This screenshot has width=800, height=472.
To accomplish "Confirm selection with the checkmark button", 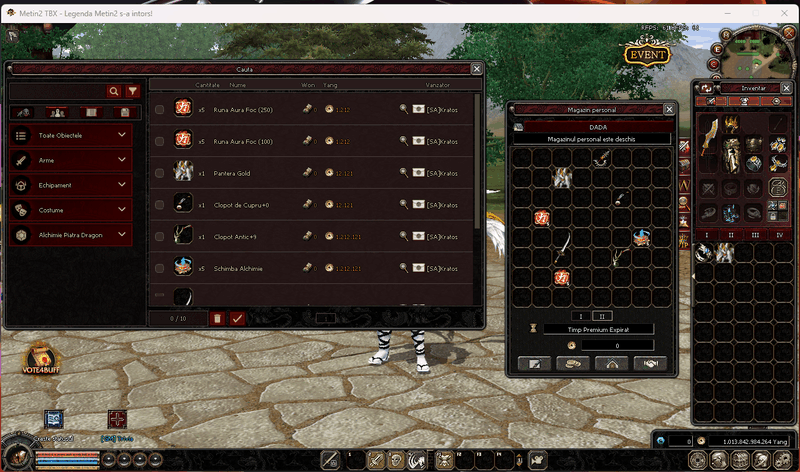I will 237,318.
